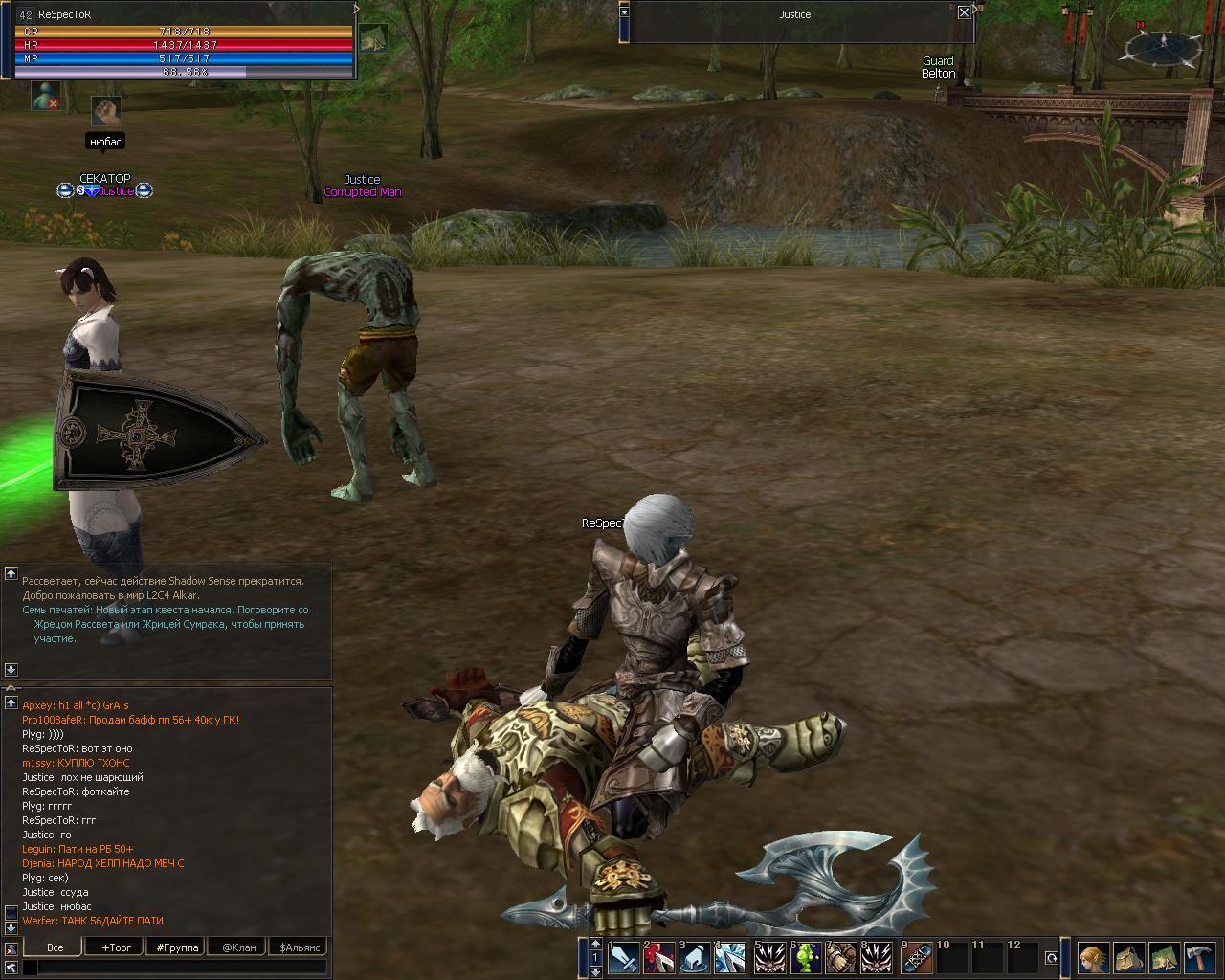Activate the gauntlet fist skill in slot 7
The image size is (1225, 980).
click(x=841, y=958)
